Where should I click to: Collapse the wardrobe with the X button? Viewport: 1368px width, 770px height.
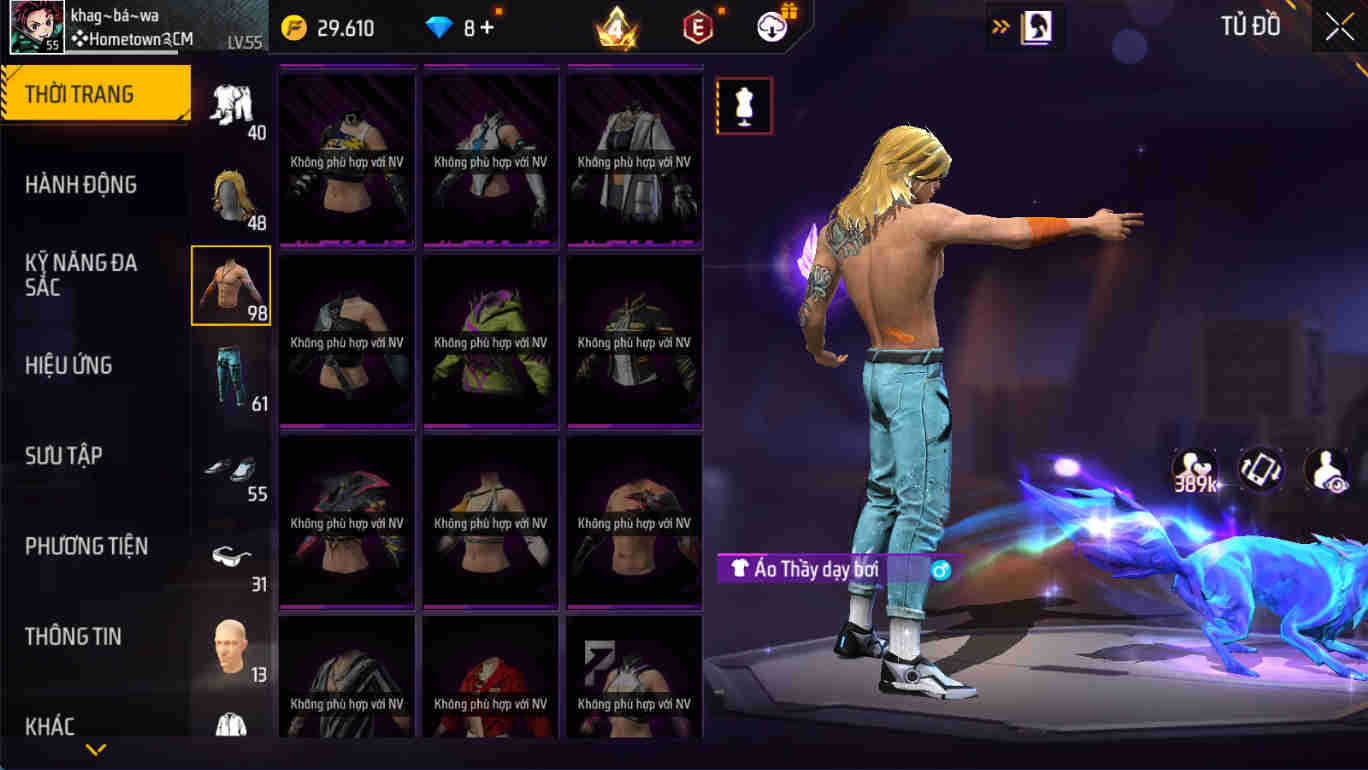(1338, 26)
